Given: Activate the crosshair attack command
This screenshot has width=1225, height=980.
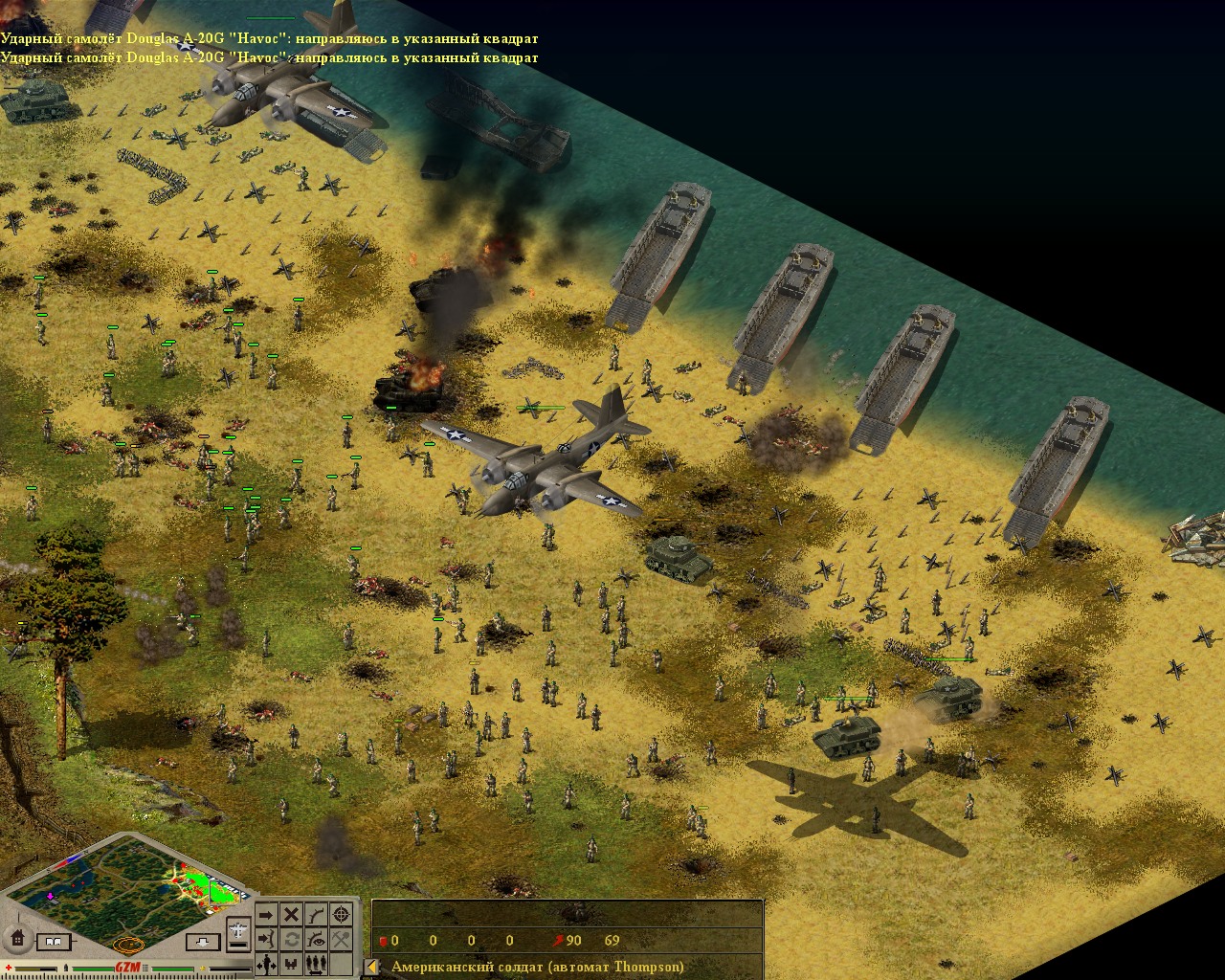Looking at the screenshot, I should [x=341, y=915].
